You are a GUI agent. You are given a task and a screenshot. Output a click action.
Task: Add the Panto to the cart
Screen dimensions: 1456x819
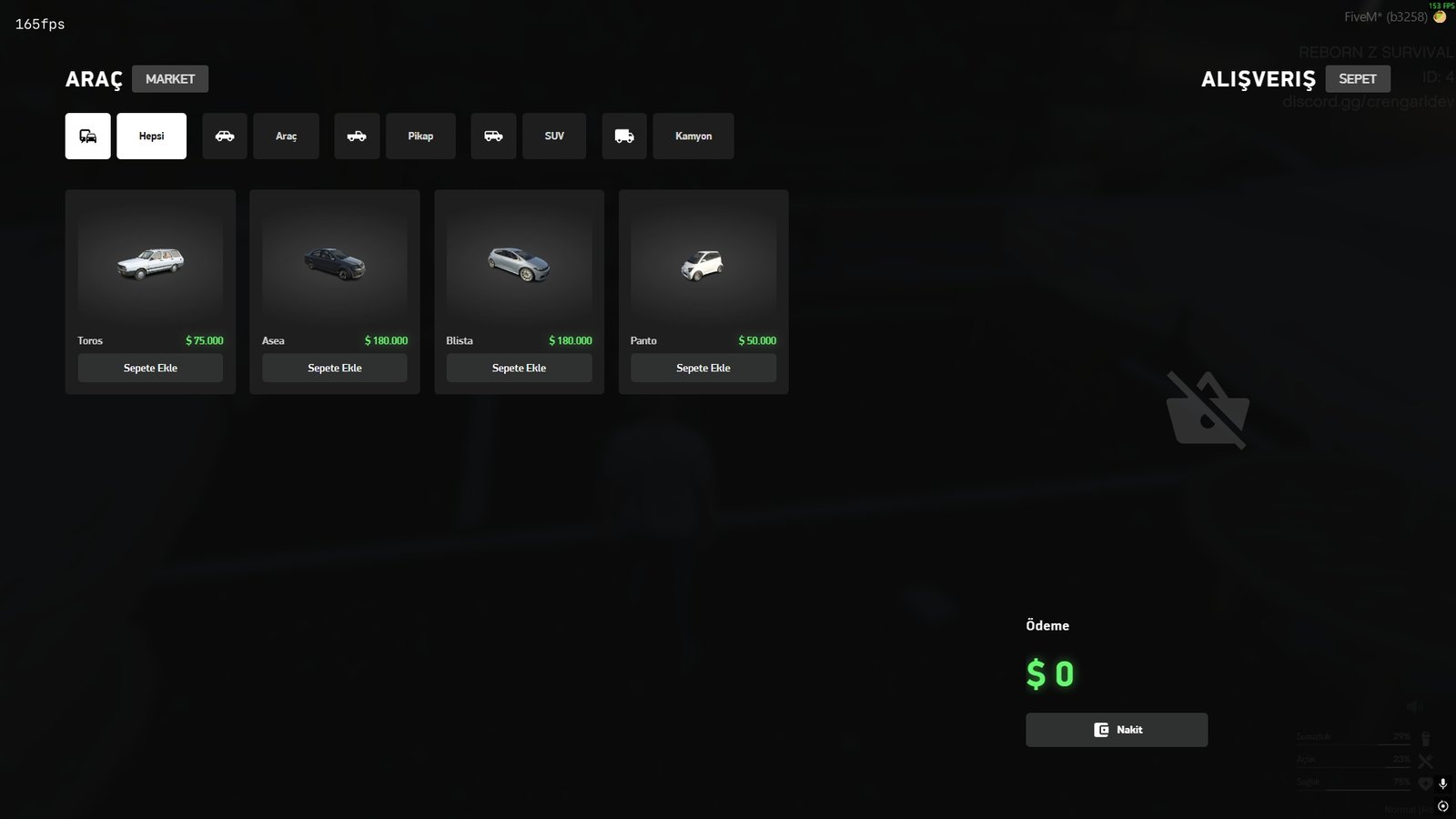point(703,368)
